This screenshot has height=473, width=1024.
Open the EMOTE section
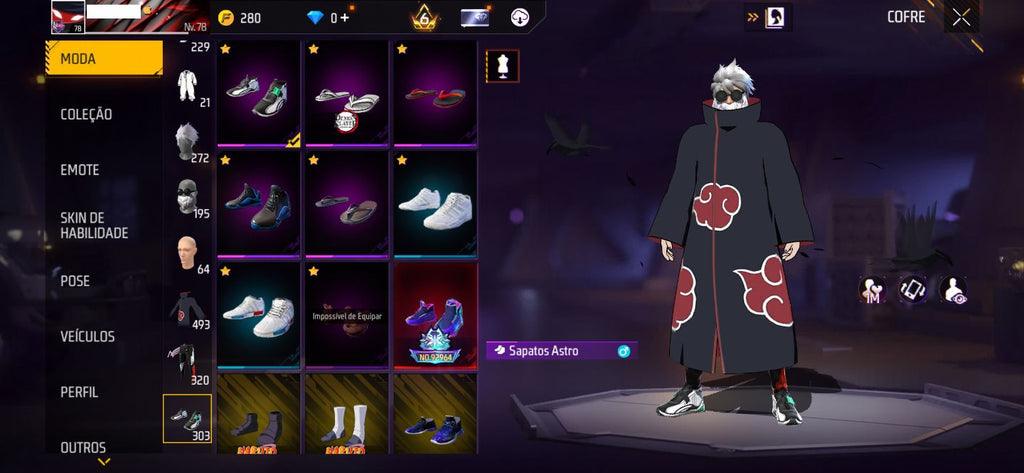coord(80,170)
